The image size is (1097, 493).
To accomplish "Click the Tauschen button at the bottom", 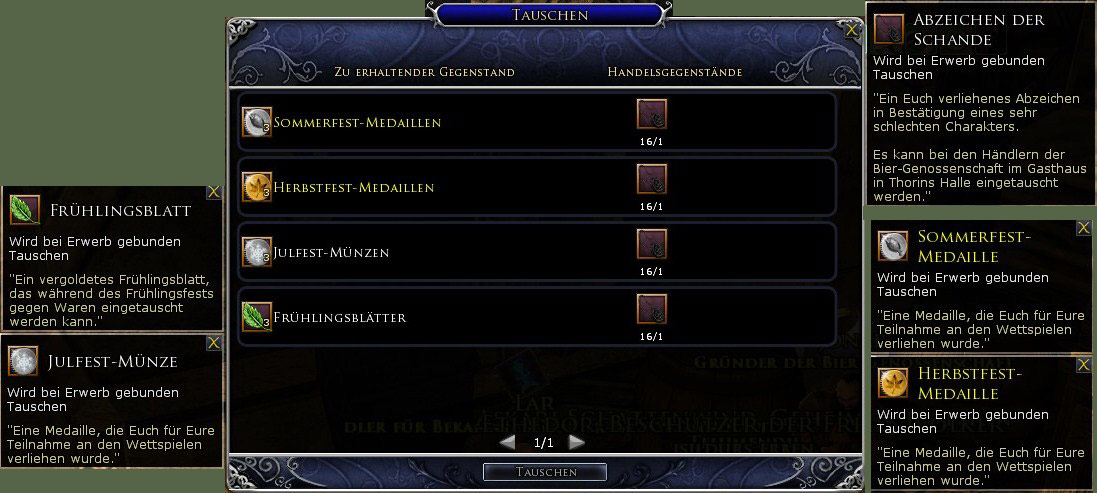I will 545,472.
